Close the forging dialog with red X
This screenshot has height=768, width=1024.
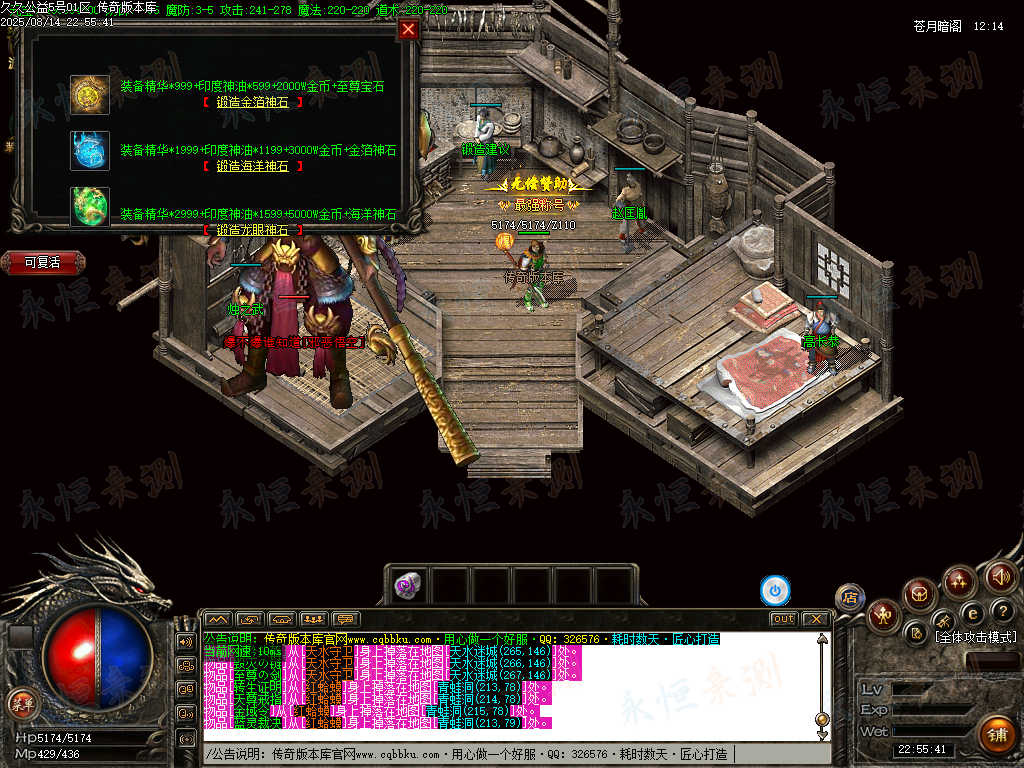coord(408,29)
